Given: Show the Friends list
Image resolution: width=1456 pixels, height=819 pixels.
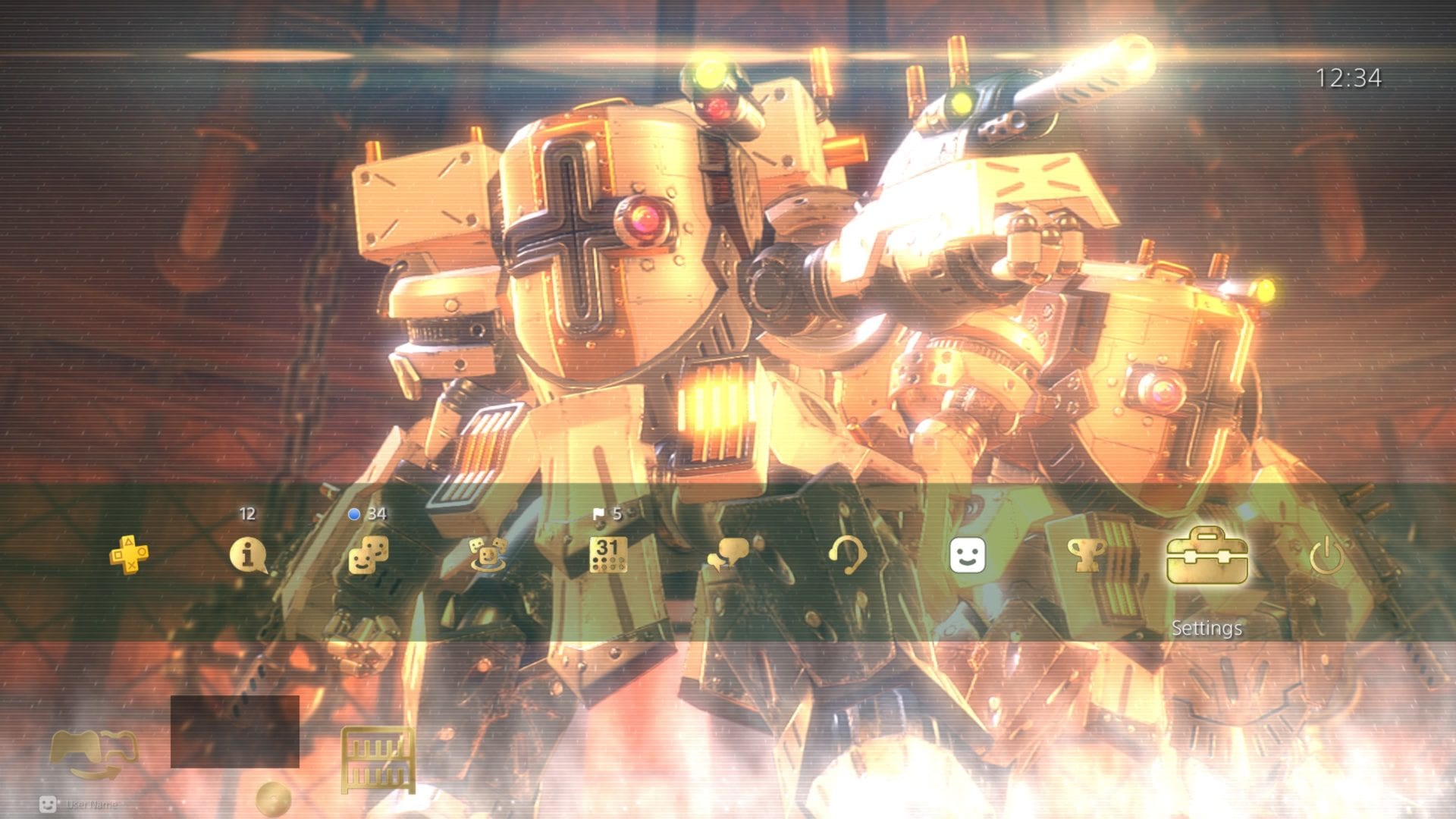Looking at the screenshot, I should point(369,555).
